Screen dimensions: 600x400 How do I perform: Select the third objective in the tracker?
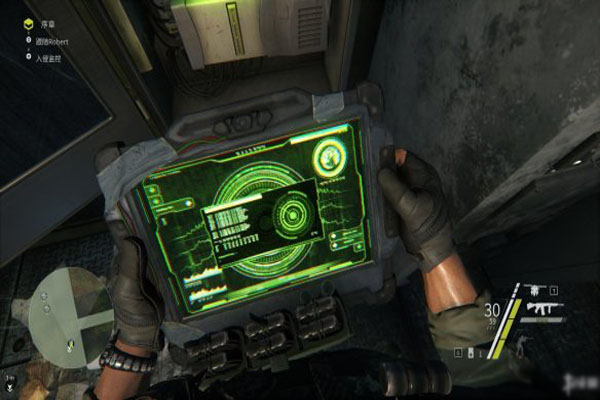point(46,57)
